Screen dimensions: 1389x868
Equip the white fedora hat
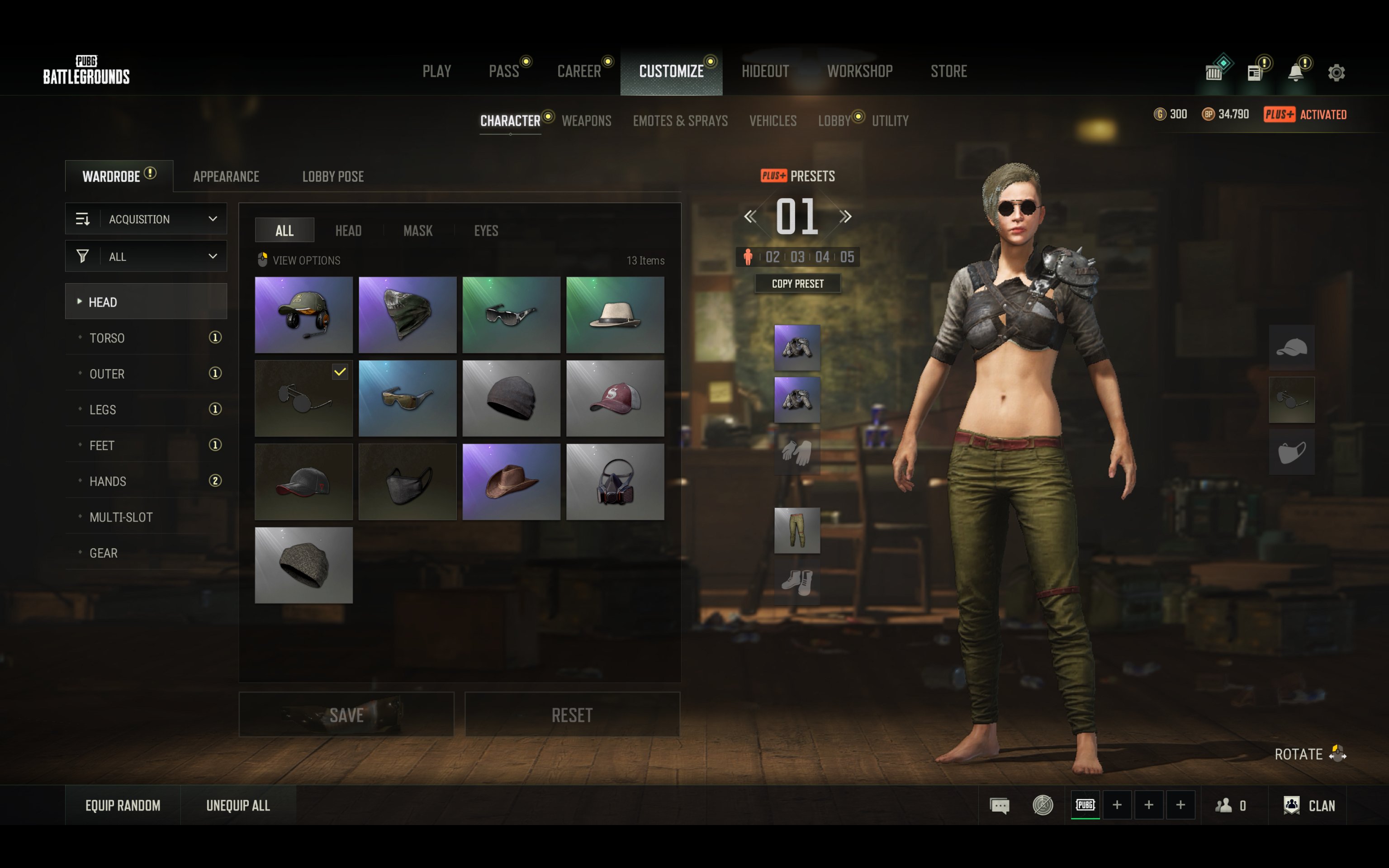(615, 315)
